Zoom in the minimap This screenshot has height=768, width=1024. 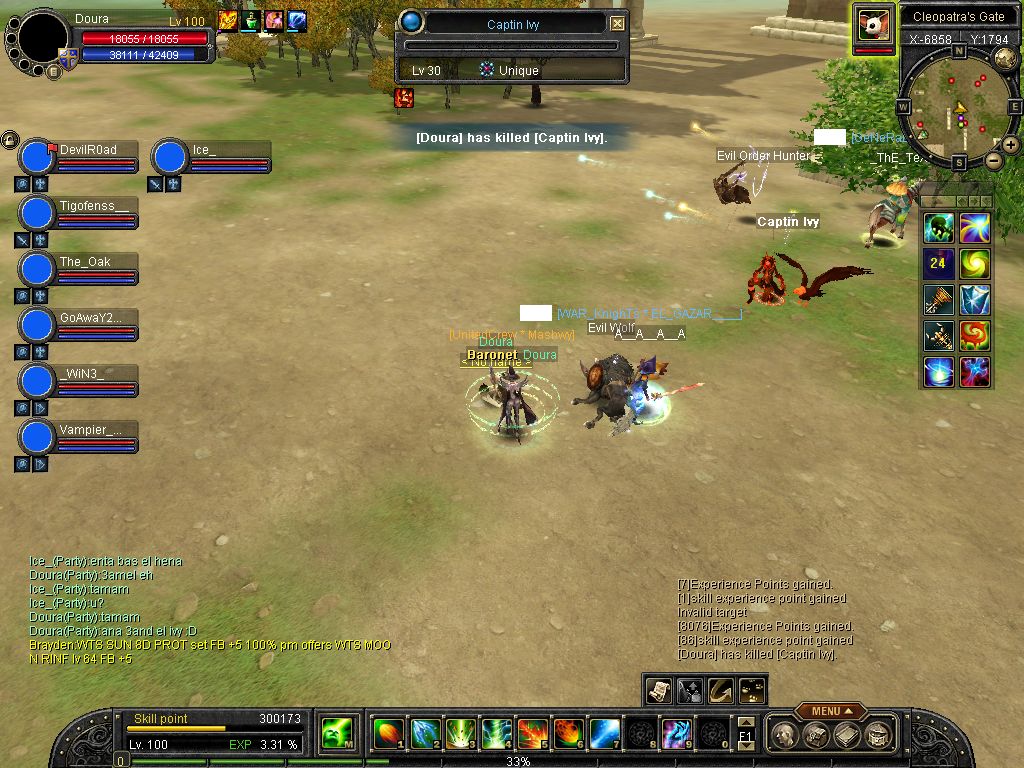pos(1011,145)
